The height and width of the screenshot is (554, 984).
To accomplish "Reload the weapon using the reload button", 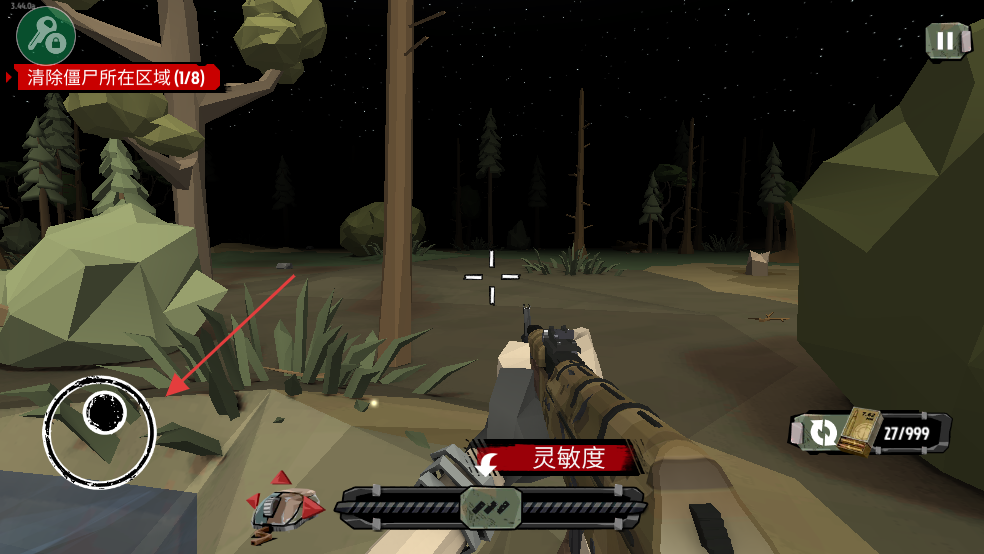I will pos(824,432).
